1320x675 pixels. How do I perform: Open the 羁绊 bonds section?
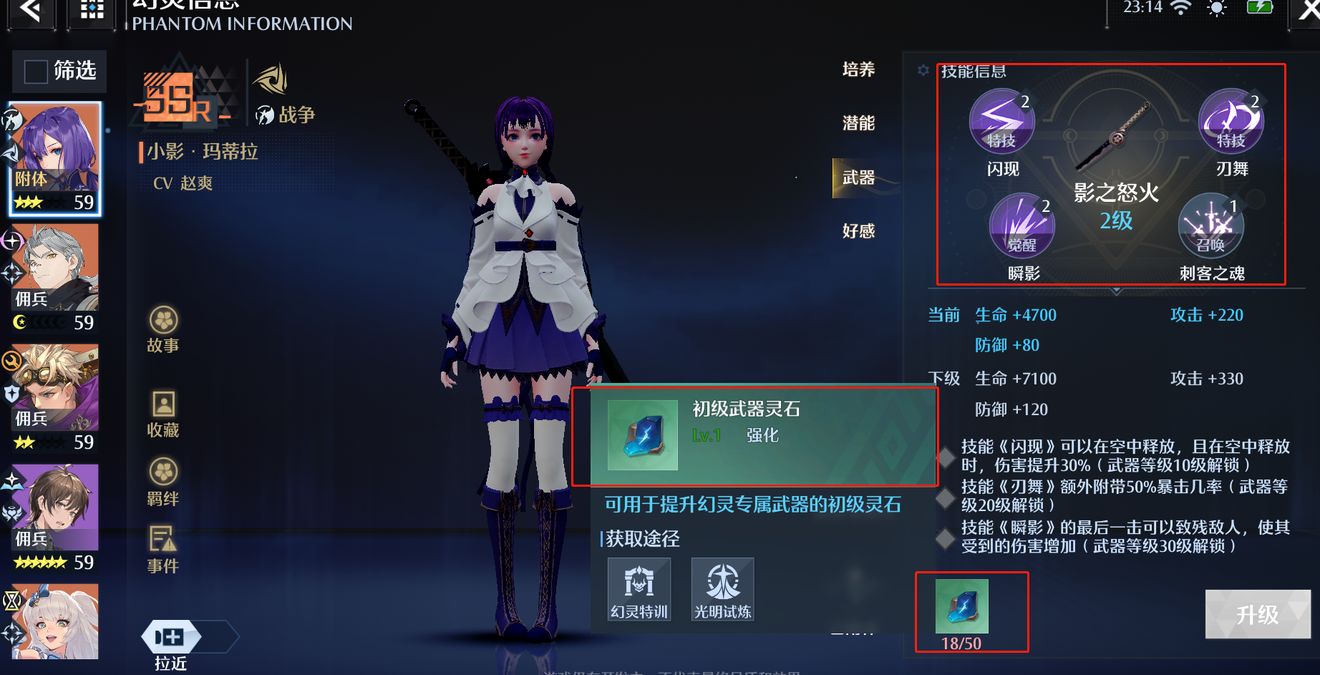[163, 482]
